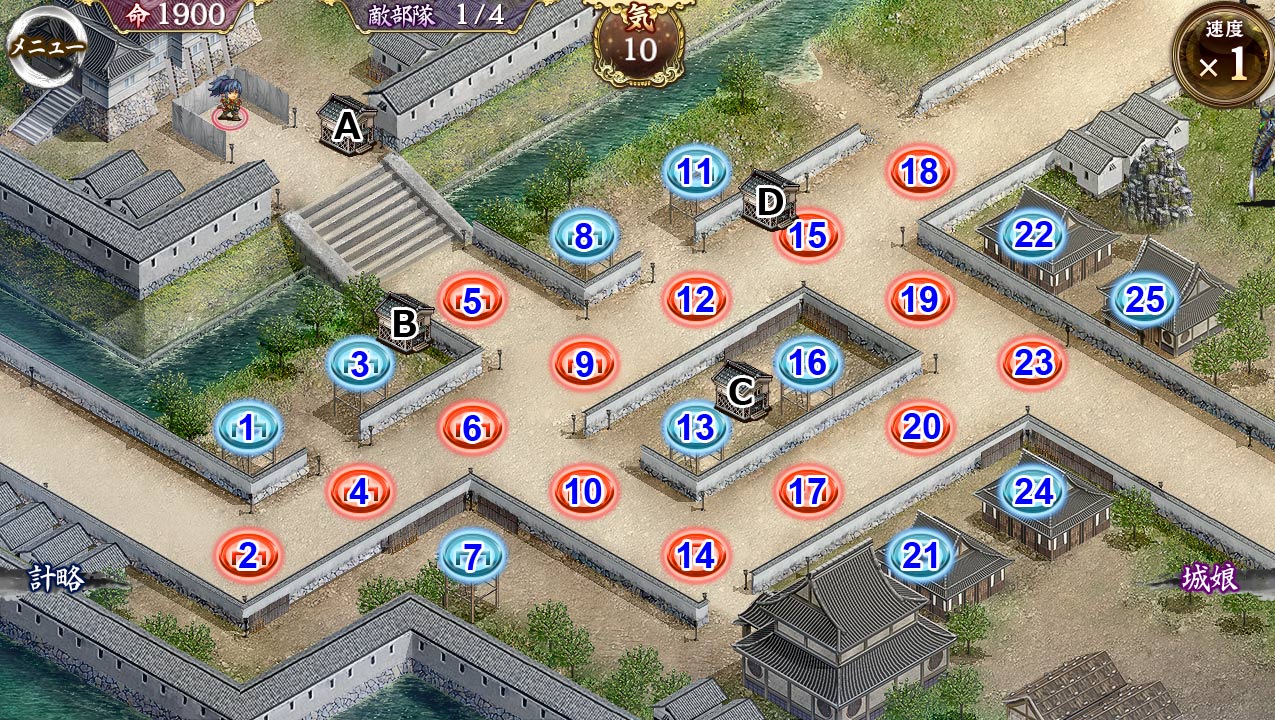Choose blue placement tile 25
This screenshot has height=720, width=1275.
1146,300
